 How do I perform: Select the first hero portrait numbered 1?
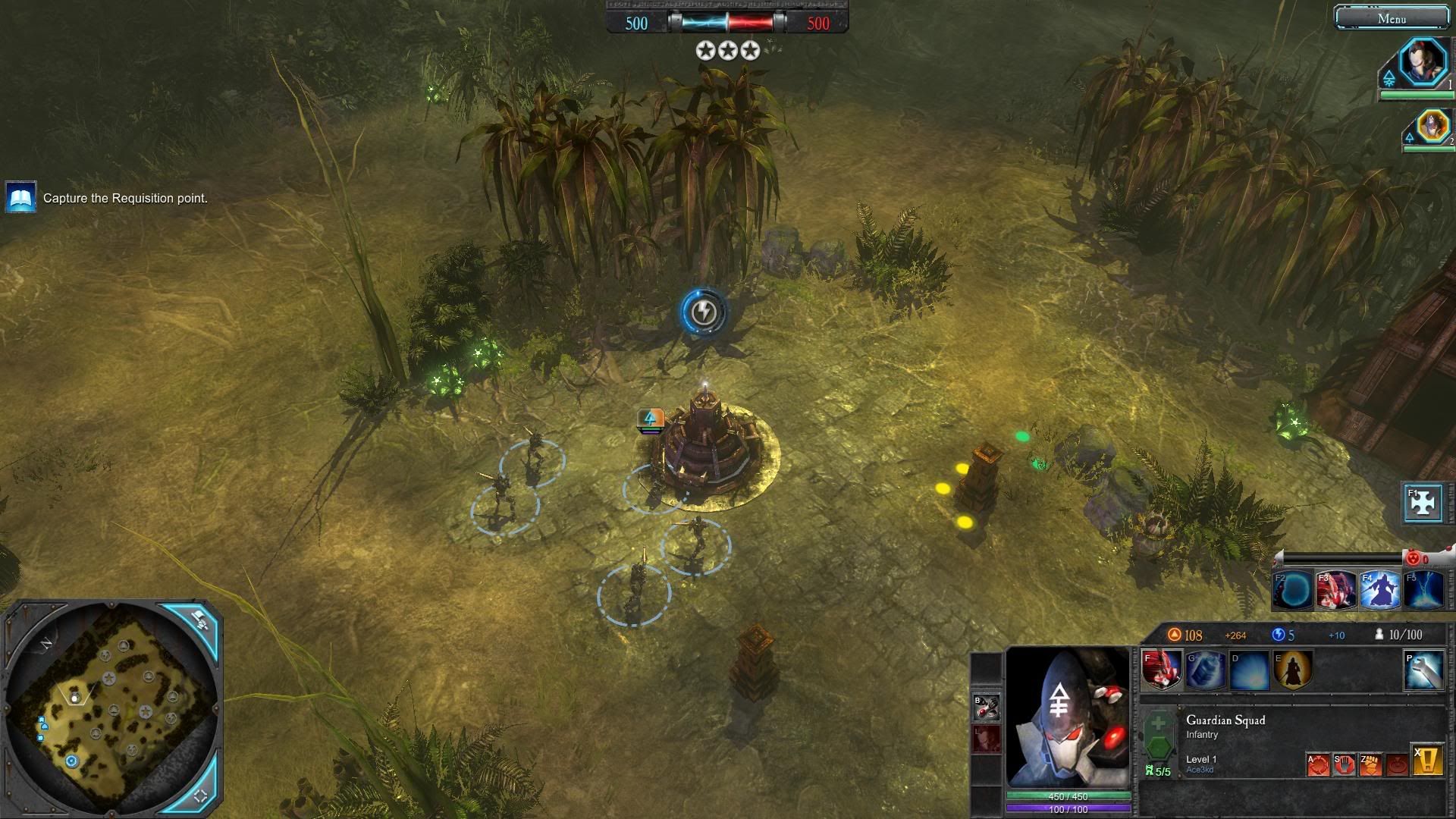pos(1423,62)
